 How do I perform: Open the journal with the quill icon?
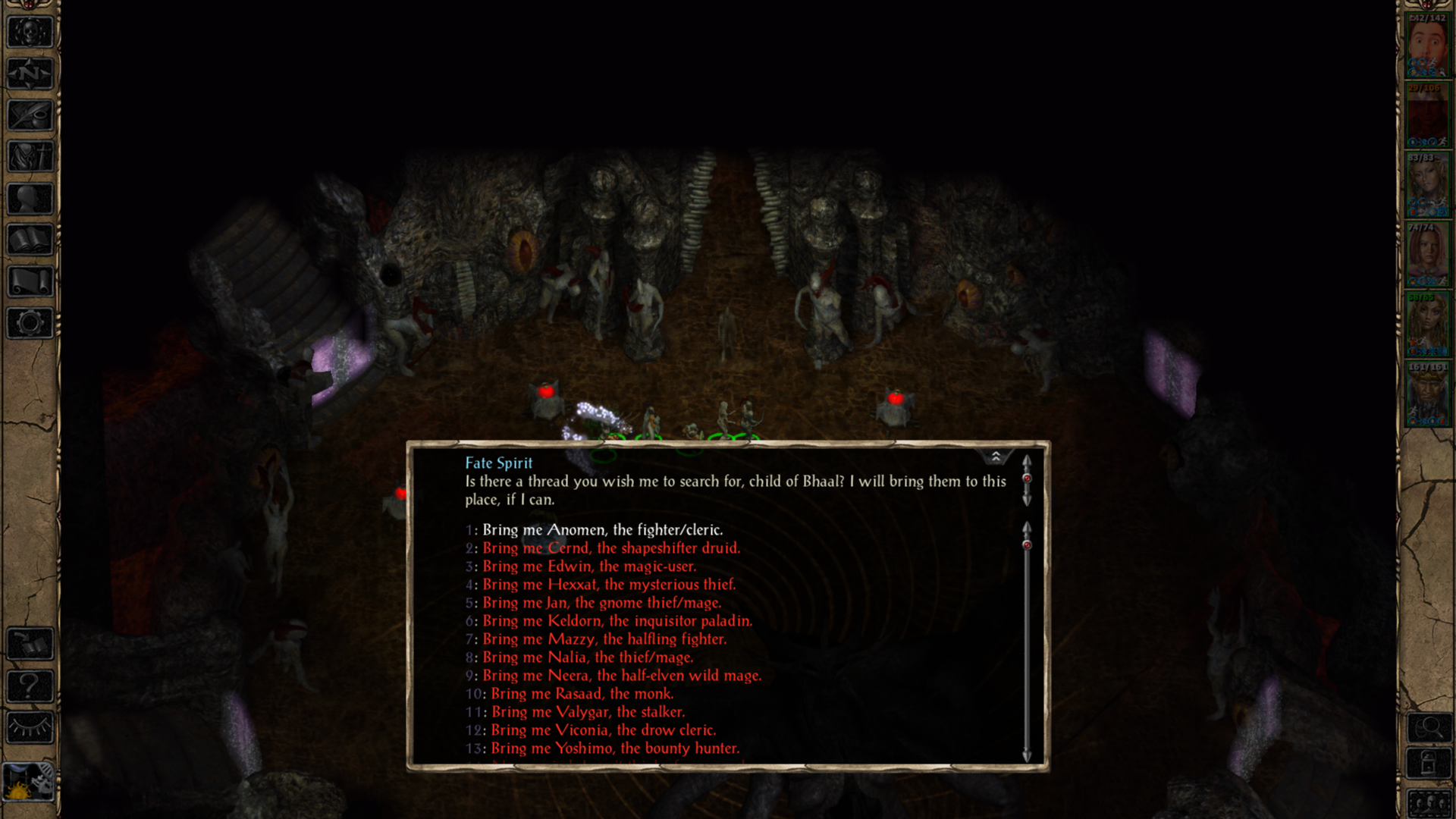pos(30,115)
